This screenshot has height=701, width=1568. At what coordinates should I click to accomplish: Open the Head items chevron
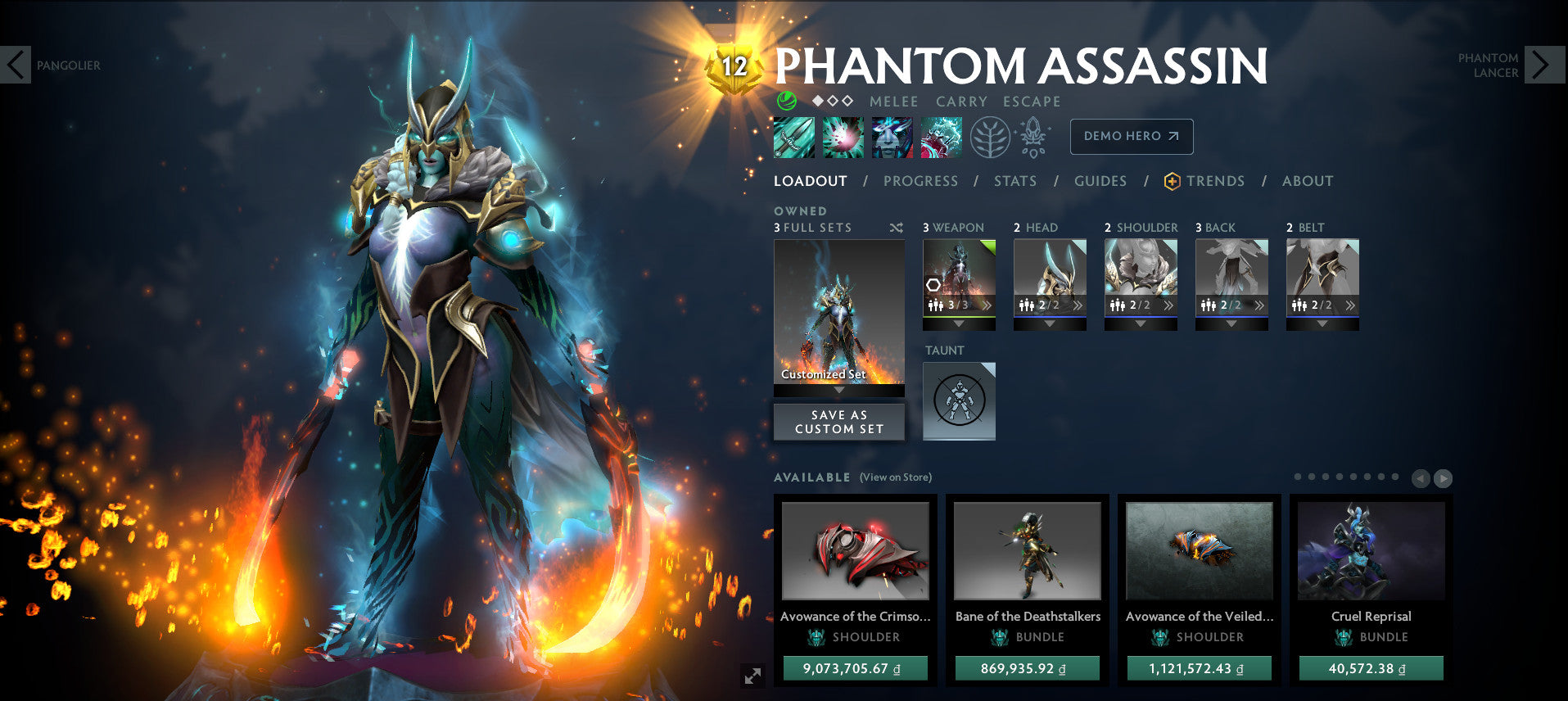[x=1078, y=305]
